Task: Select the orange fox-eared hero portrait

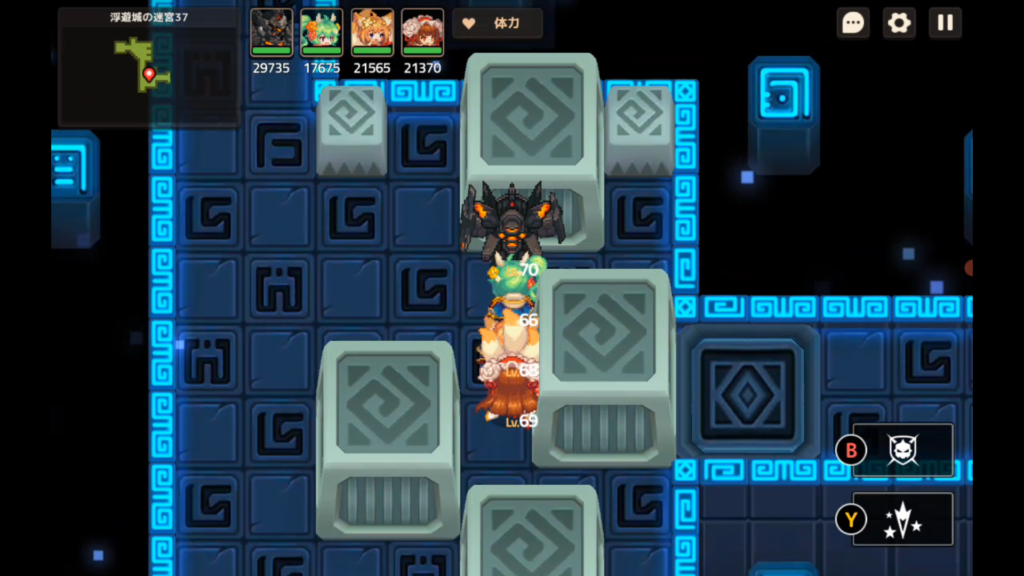Action: [x=372, y=32]
